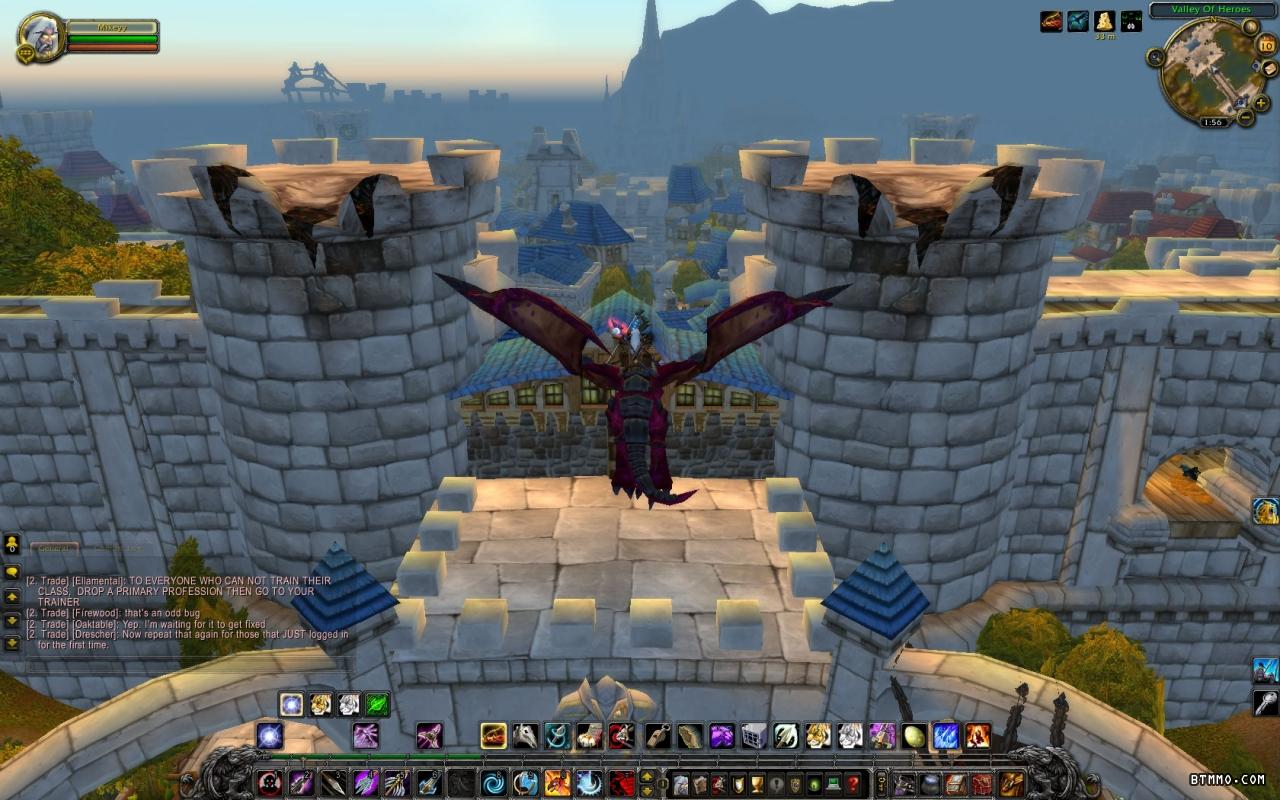The image size is (1280, 800).
Task: Activate the yellow egg action slot
Action: coord(914,736)
